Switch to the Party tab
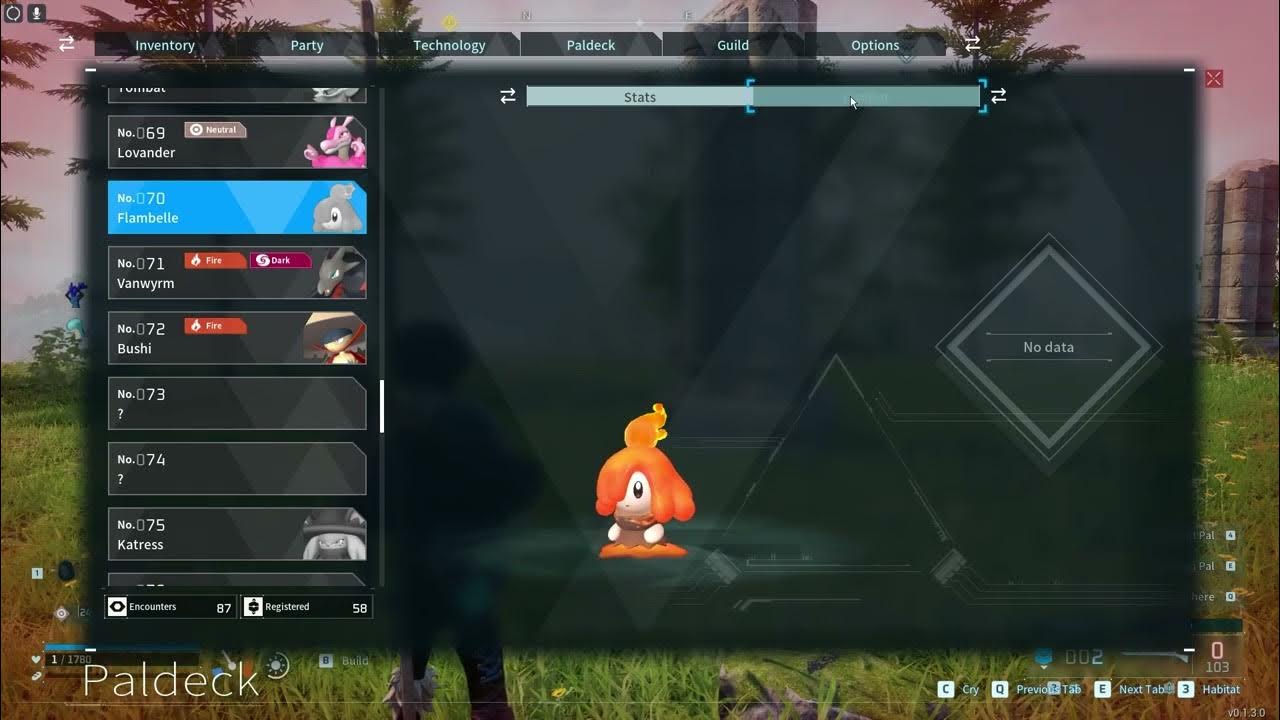Screen dimensions: 1280x720 tap(307, 45)
